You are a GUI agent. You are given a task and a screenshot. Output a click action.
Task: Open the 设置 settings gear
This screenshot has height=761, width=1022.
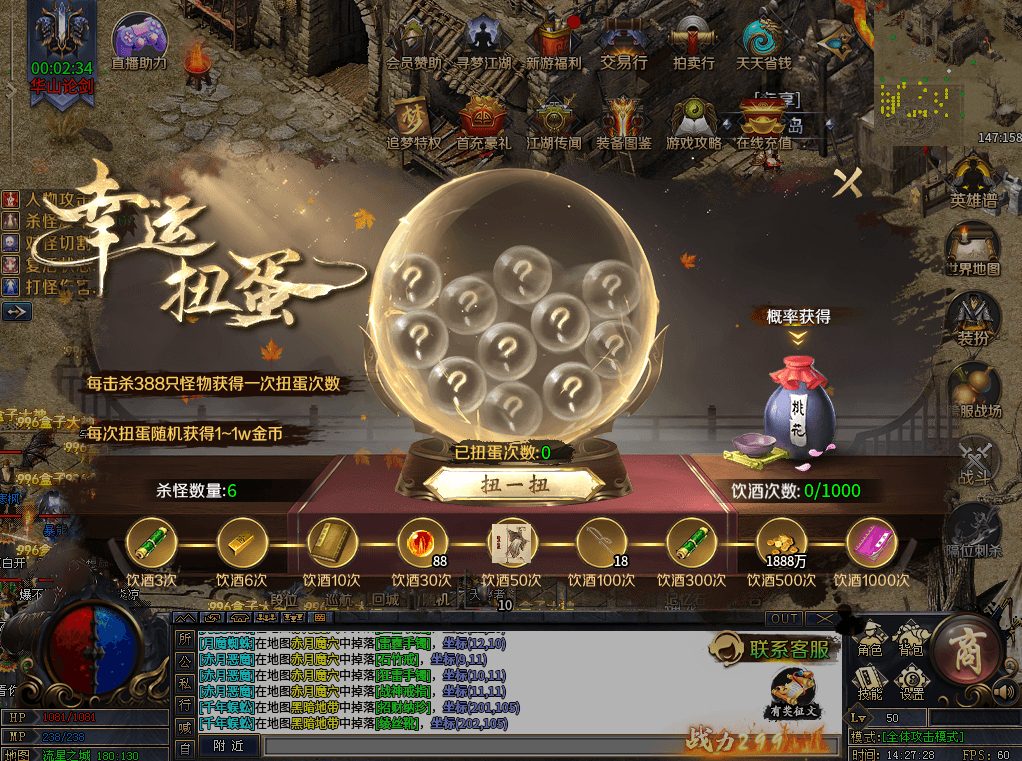[910, 682]
